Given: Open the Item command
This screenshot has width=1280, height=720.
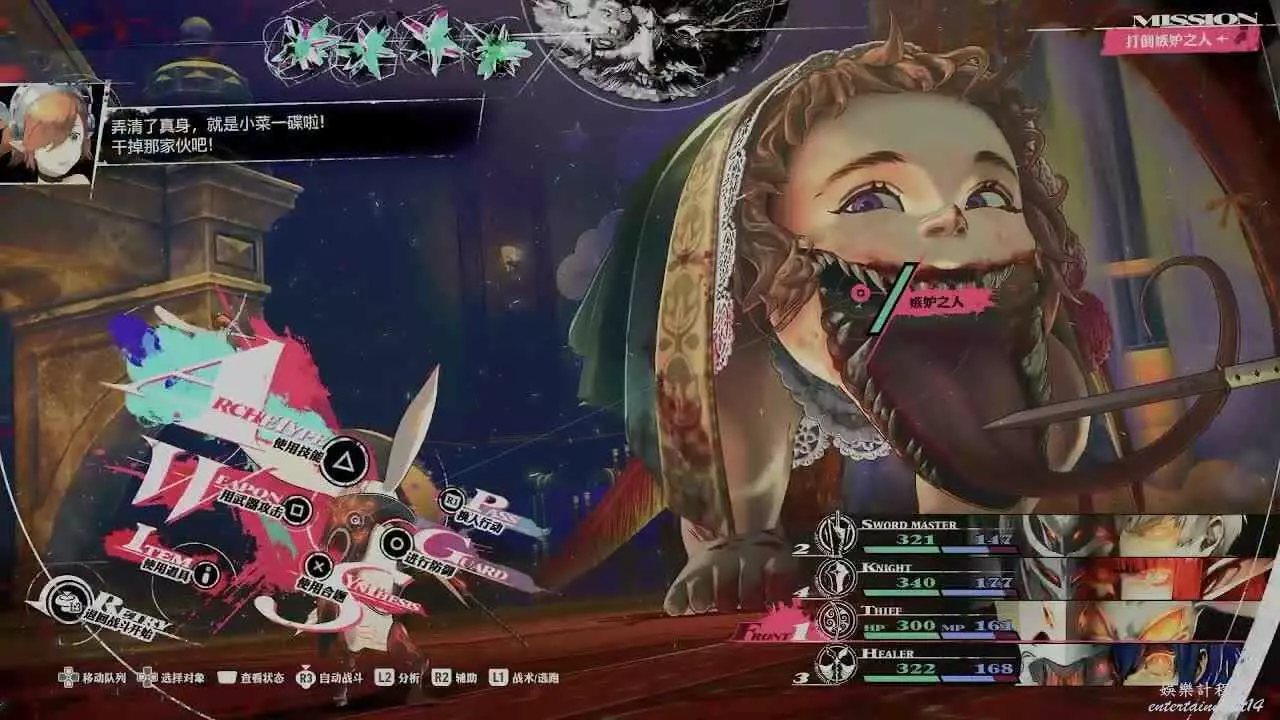Looking at the screenshot, I should point(207,574).
